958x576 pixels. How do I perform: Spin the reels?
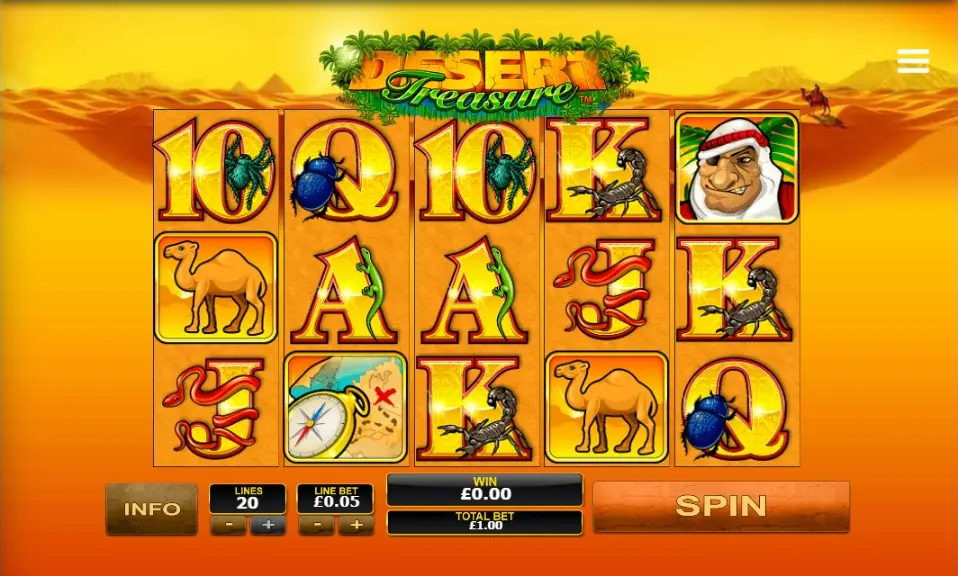720,506
